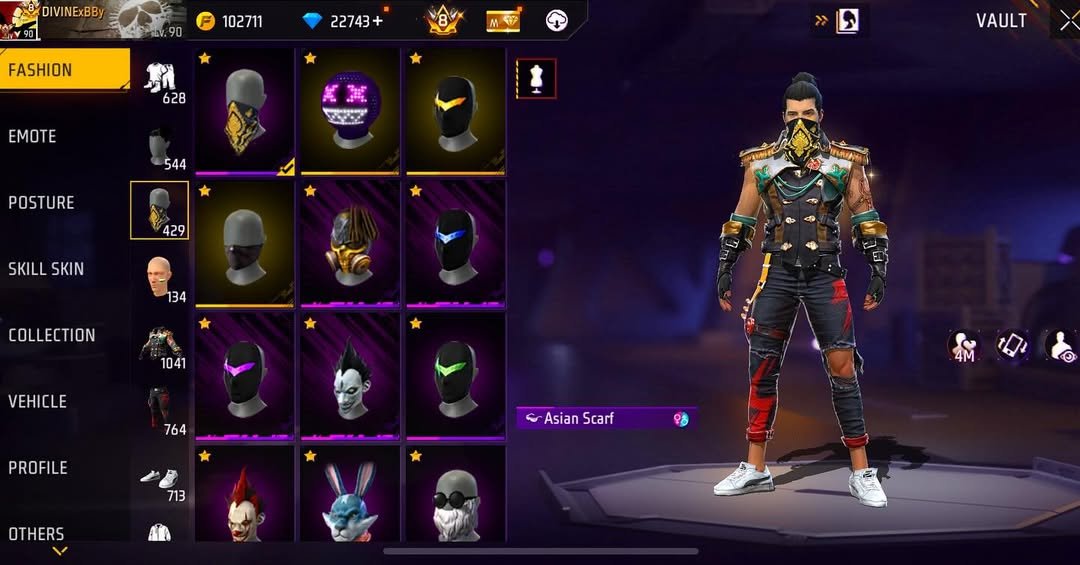Open the Profile section

point(38,468)
